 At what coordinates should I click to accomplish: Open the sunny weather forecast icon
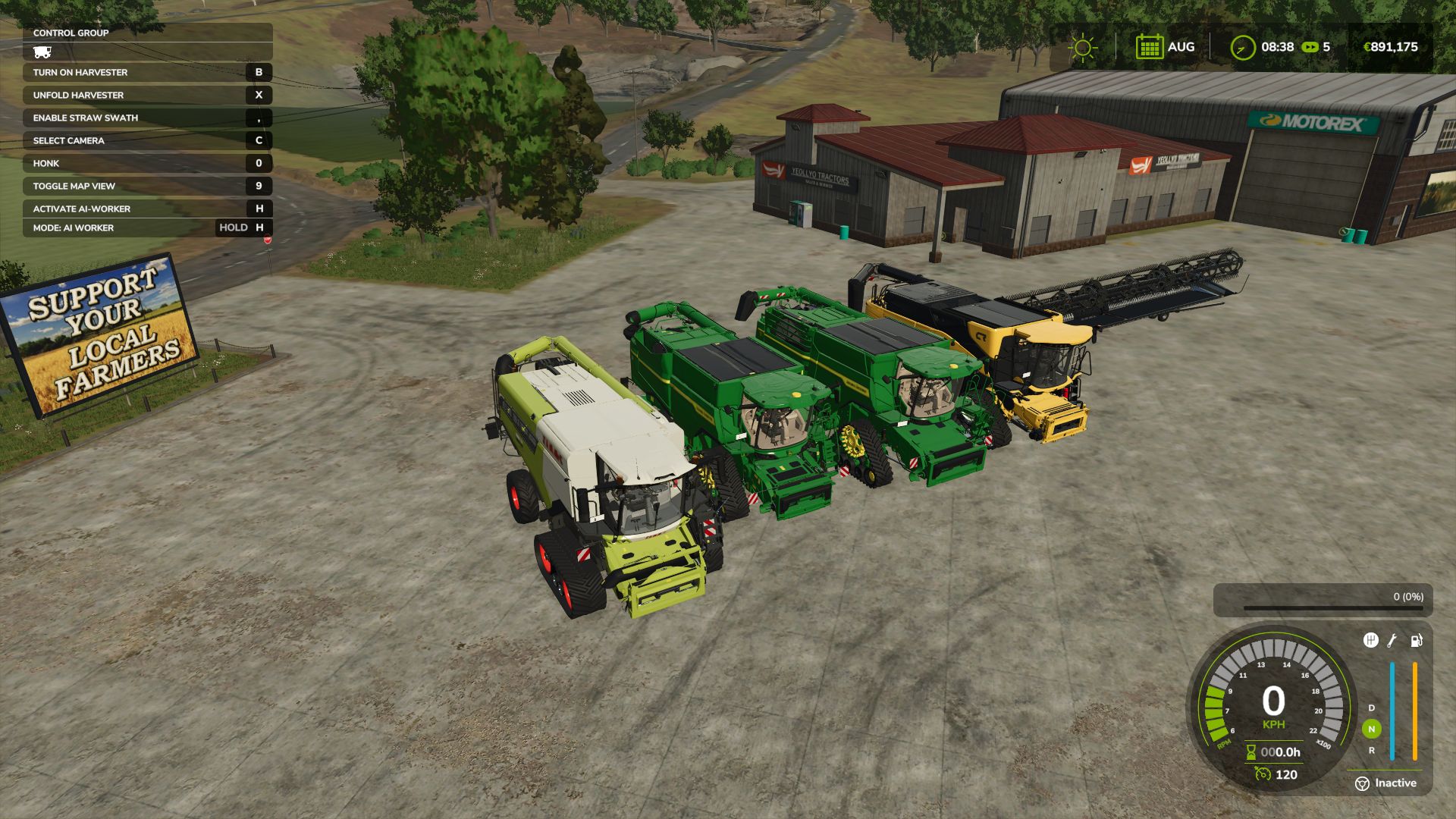click(1082, 48)
